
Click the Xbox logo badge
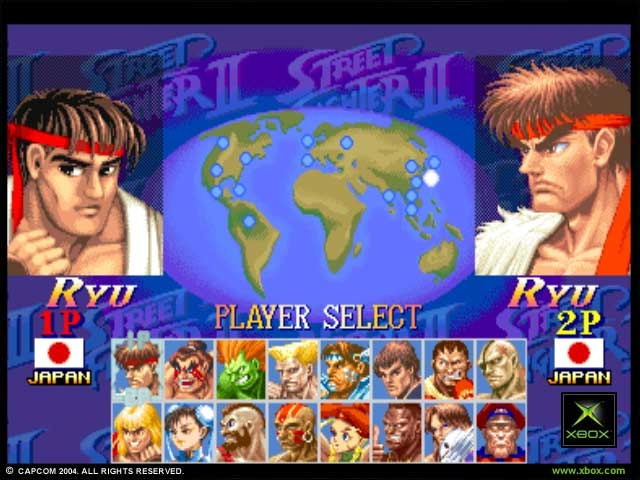pyautogui.click(x=588, y=419)
